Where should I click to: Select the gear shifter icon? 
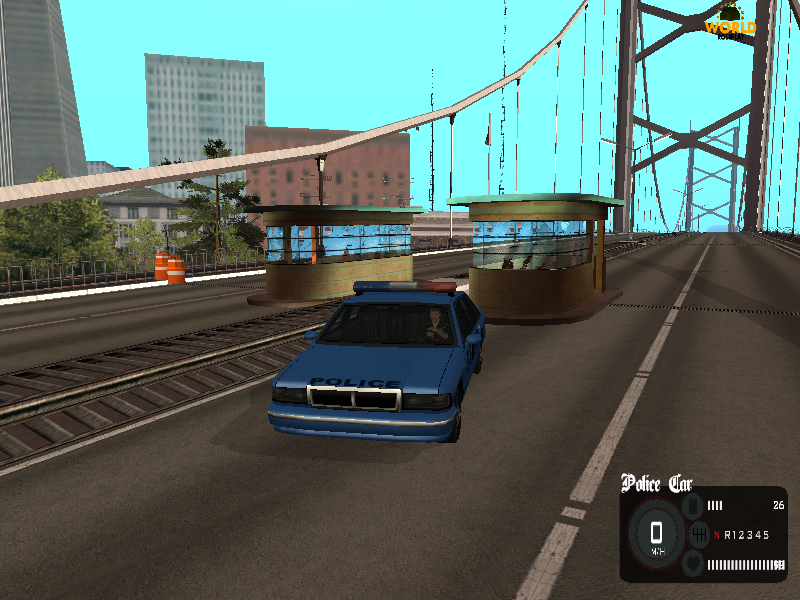[697, 536]
